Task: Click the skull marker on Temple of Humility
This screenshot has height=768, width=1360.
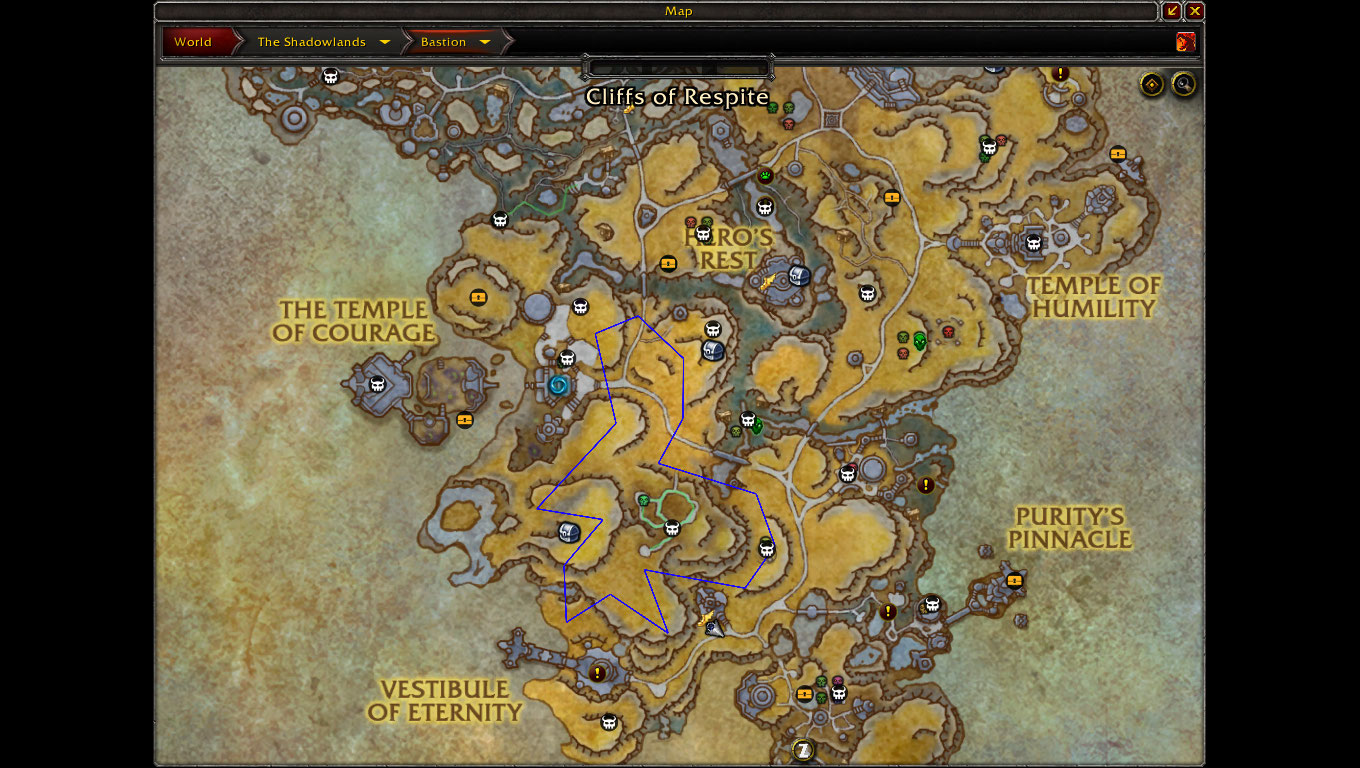Action: [x=1034, y=243]
